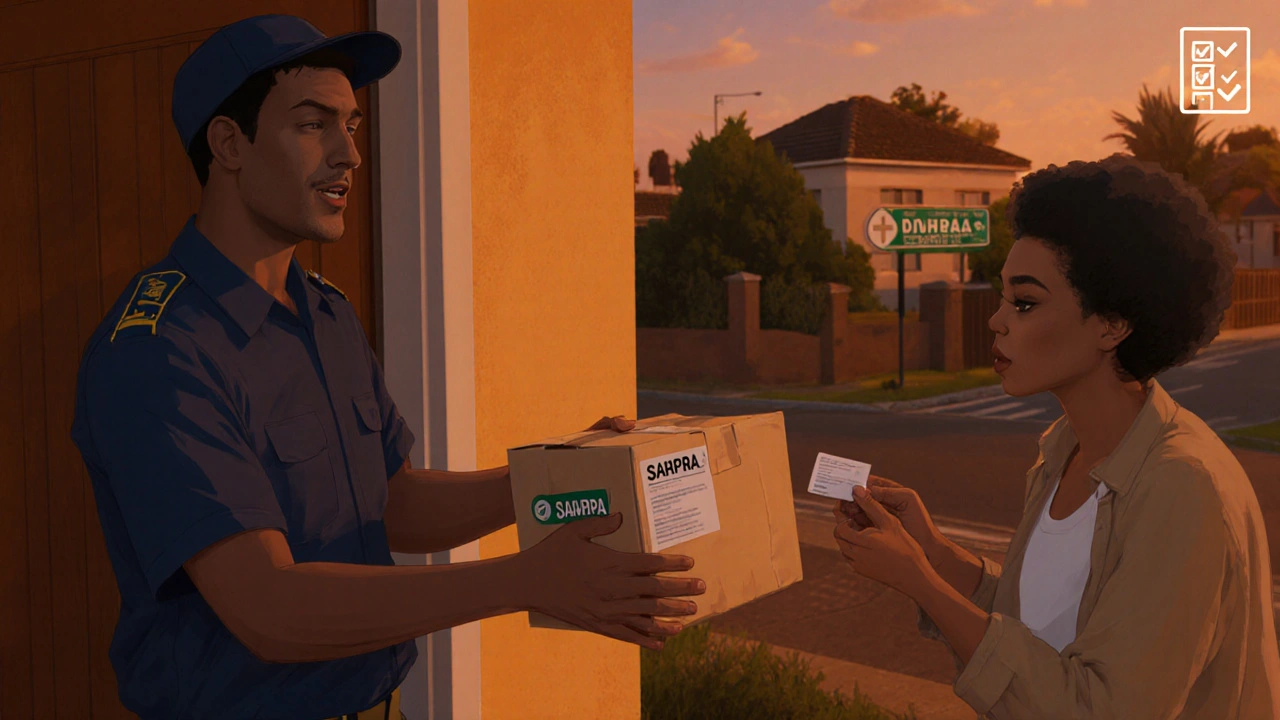Open the checklist icon in the corner
This screenshot has height=720, width=1280.
1214,70
